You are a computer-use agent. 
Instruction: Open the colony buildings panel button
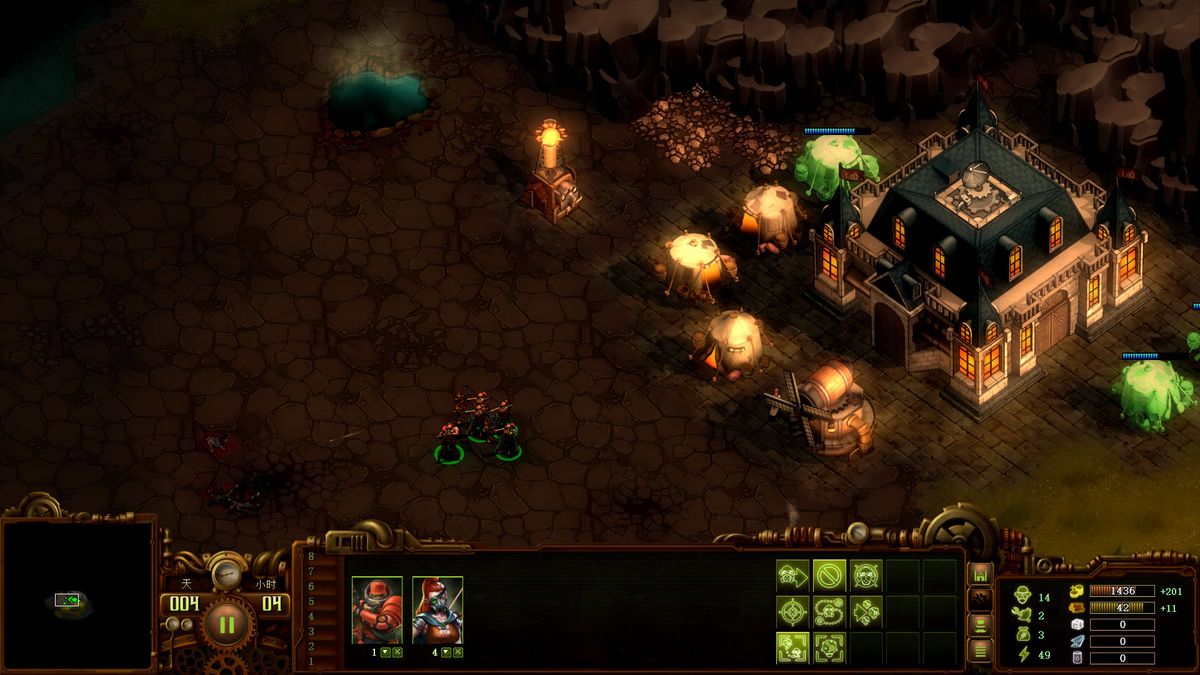point(980,574)
